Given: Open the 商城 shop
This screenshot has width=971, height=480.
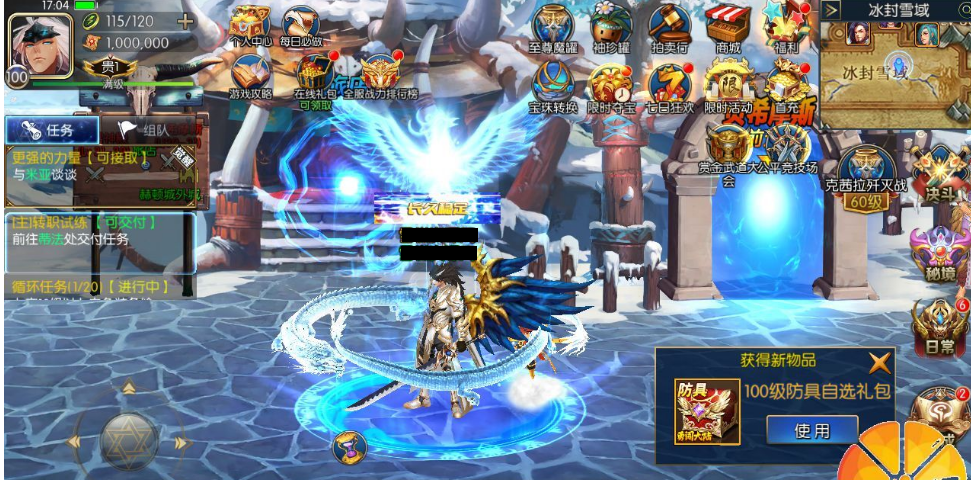Looking at the screenshot, I should [x=728, y=24].
